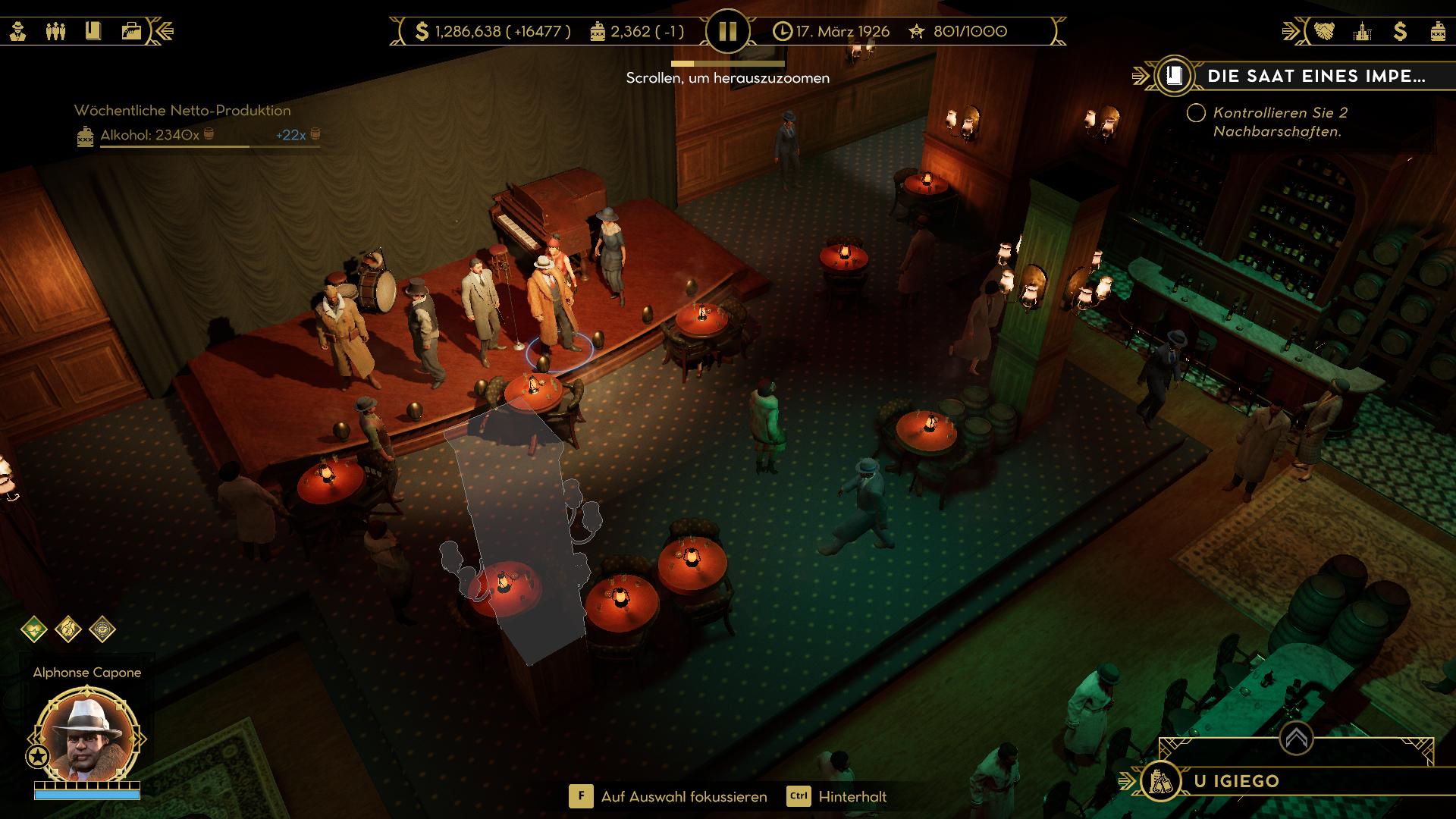Select the Alphonse Capone portrait
1456x819 pixels.
(x=87, y=737)
